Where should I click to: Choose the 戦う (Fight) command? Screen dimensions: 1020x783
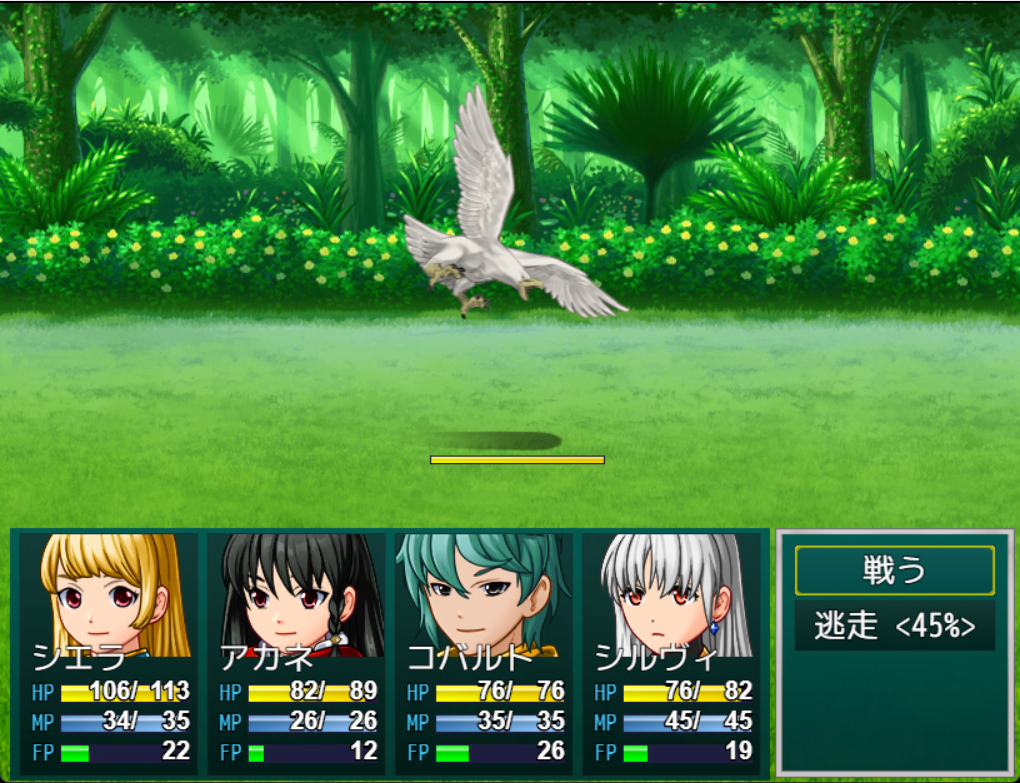tap(894, 571)
